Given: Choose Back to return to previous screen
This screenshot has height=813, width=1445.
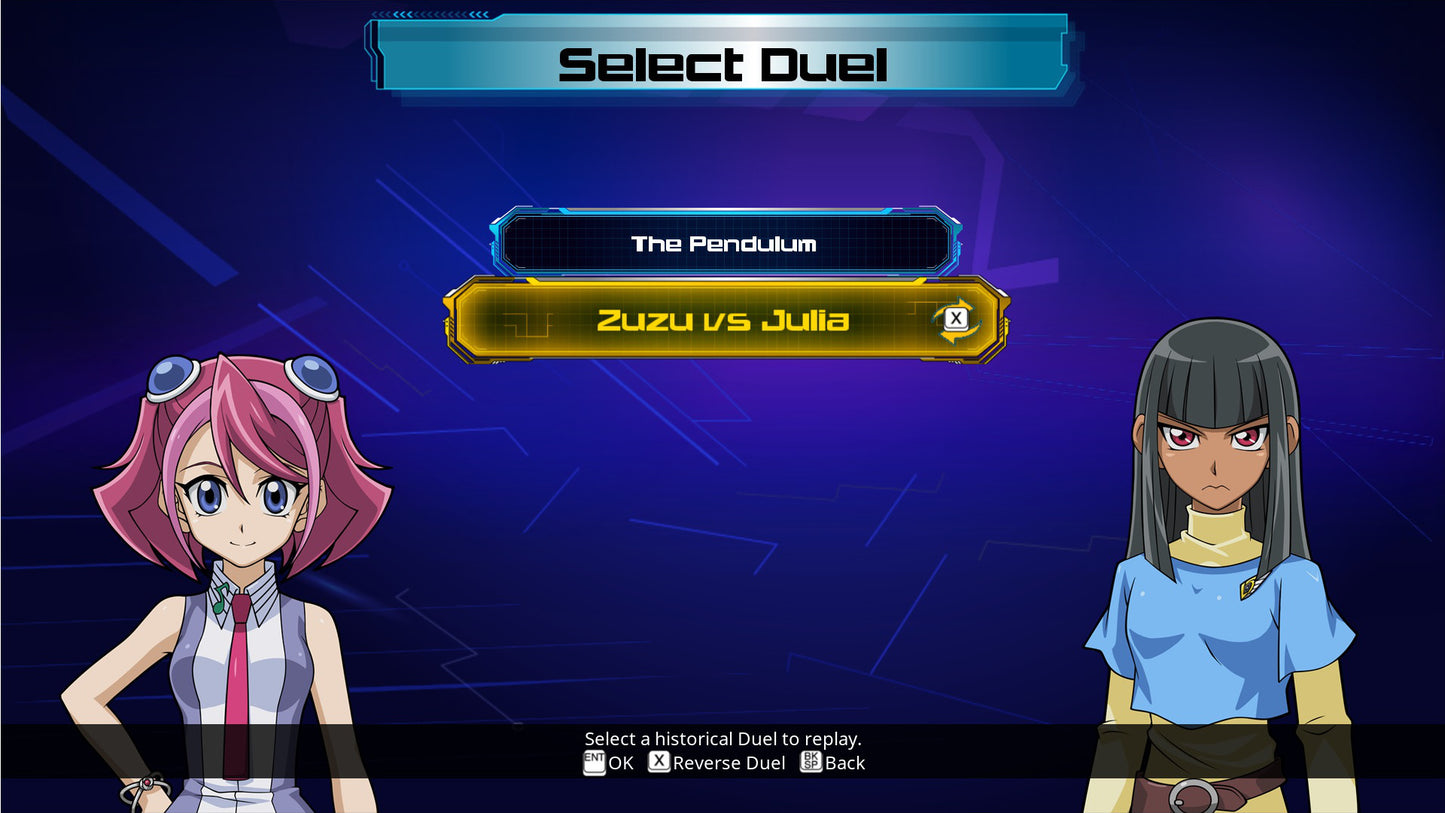Looking at the screenshot, I should click(x=833, y=762).
